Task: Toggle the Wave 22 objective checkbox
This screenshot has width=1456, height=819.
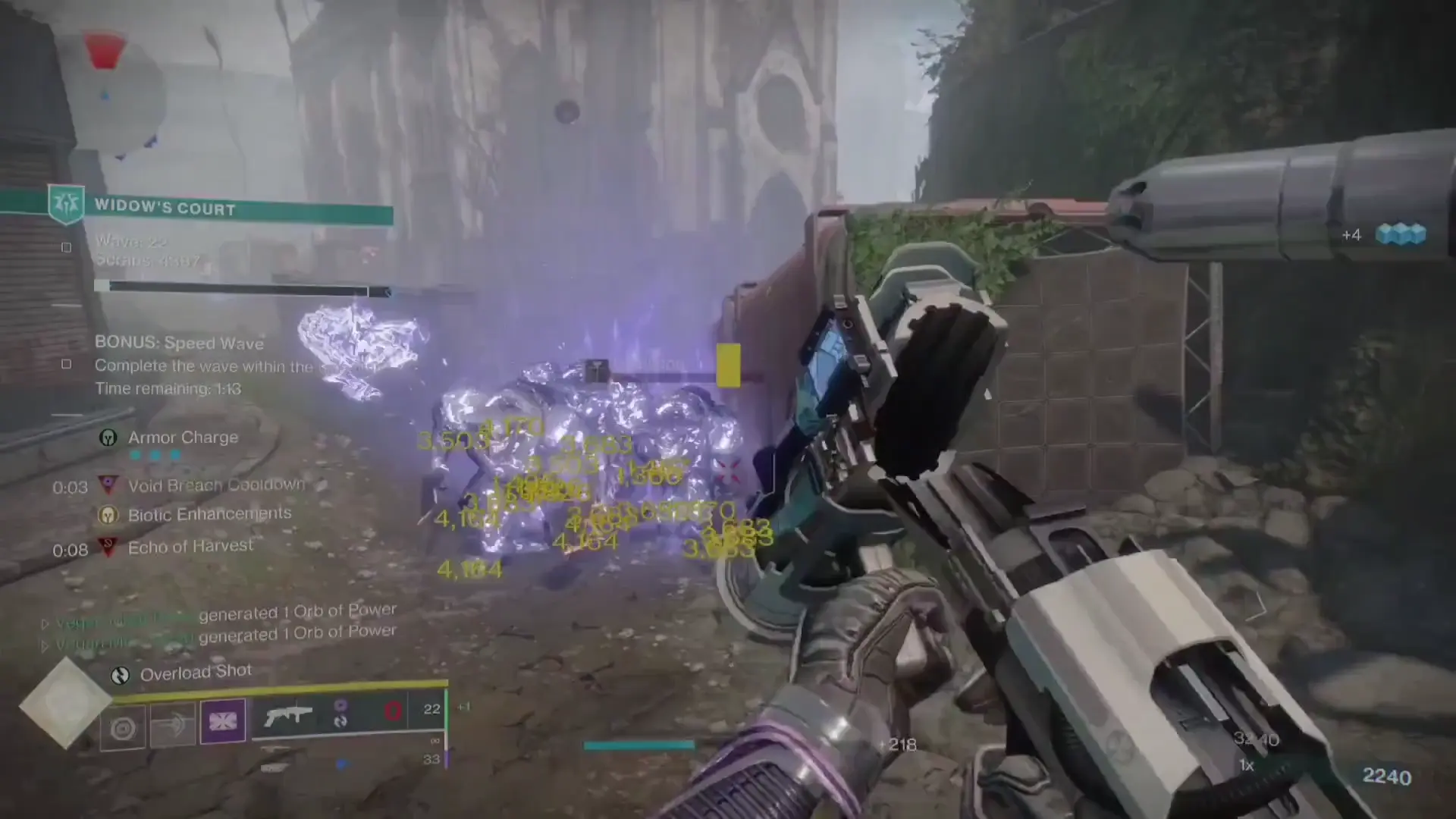Action: [66, 246]
